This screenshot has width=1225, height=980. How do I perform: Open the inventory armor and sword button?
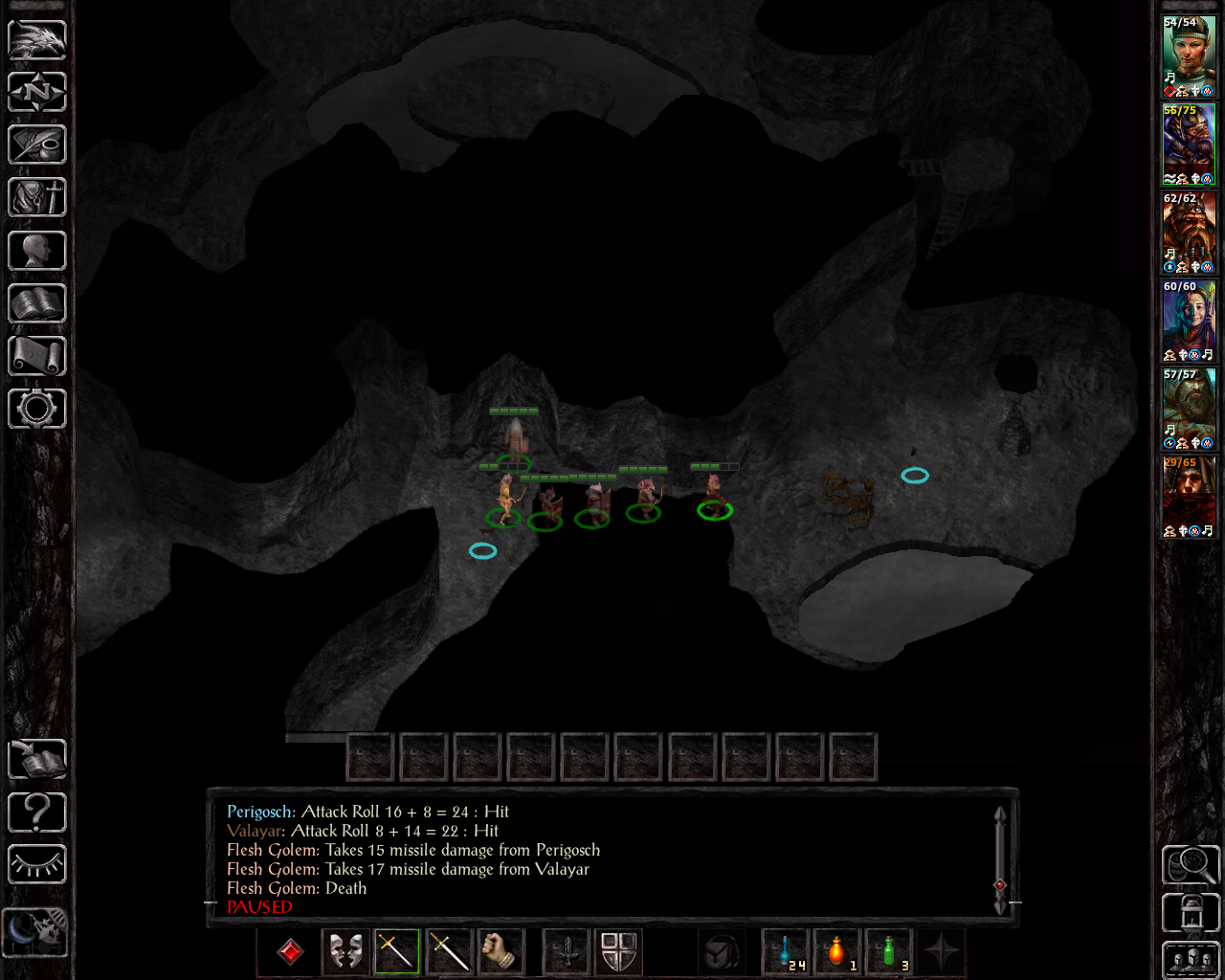[x=37, y=198]
